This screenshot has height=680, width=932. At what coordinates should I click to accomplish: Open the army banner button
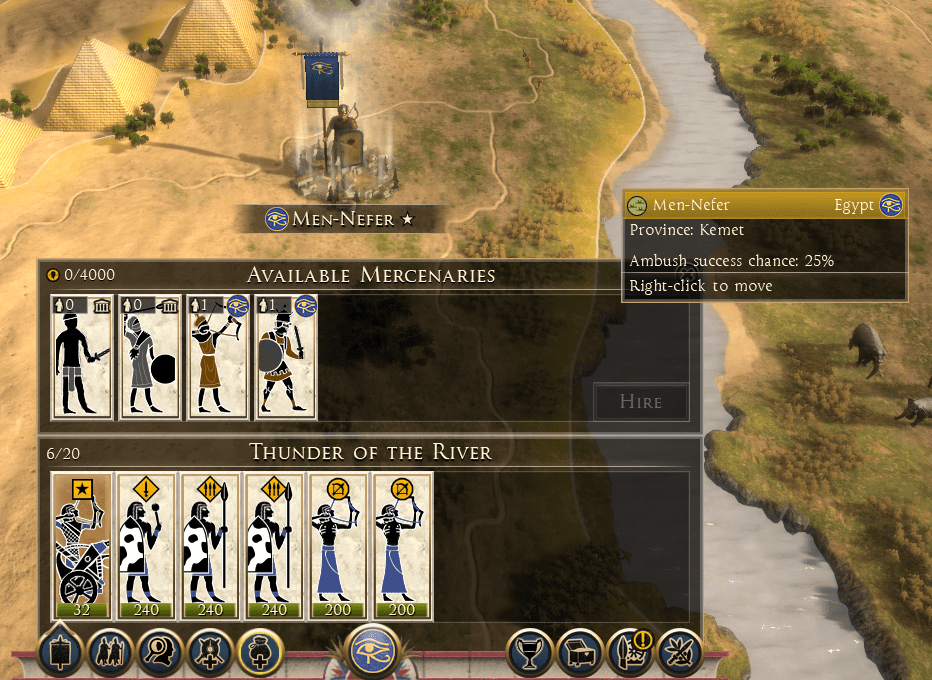(58, 654)
